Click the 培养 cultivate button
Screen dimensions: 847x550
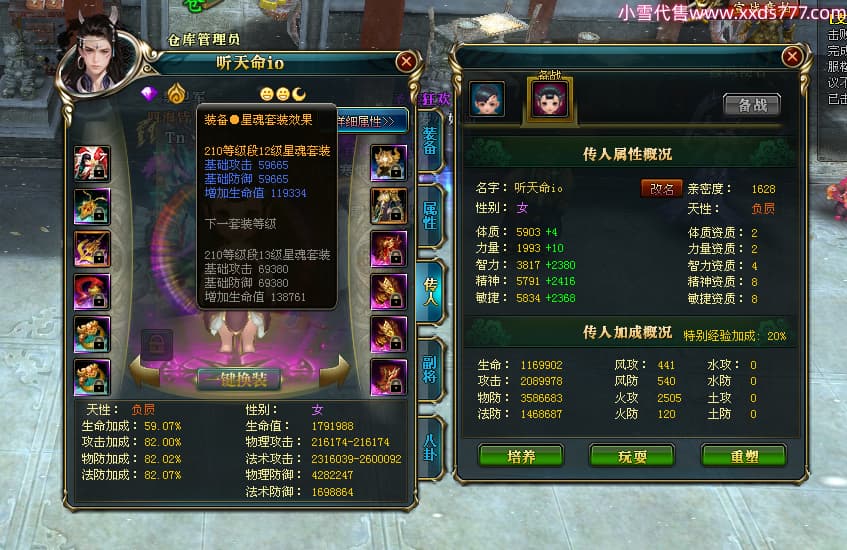[x=520, y=456]
